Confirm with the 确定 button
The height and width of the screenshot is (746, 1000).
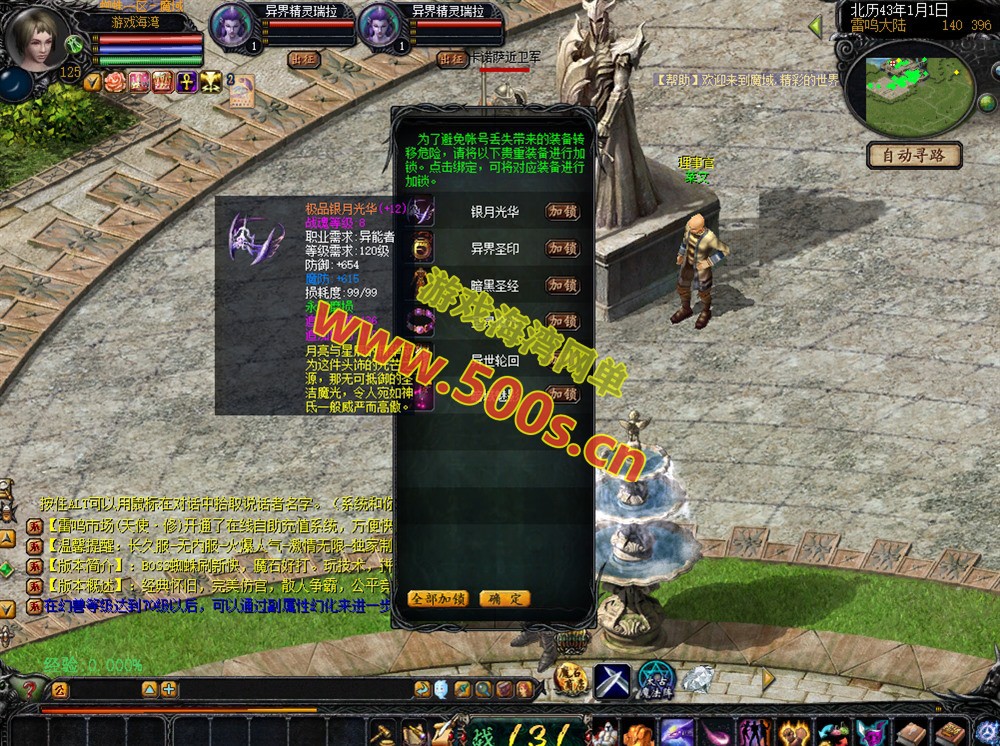[505, 598]
